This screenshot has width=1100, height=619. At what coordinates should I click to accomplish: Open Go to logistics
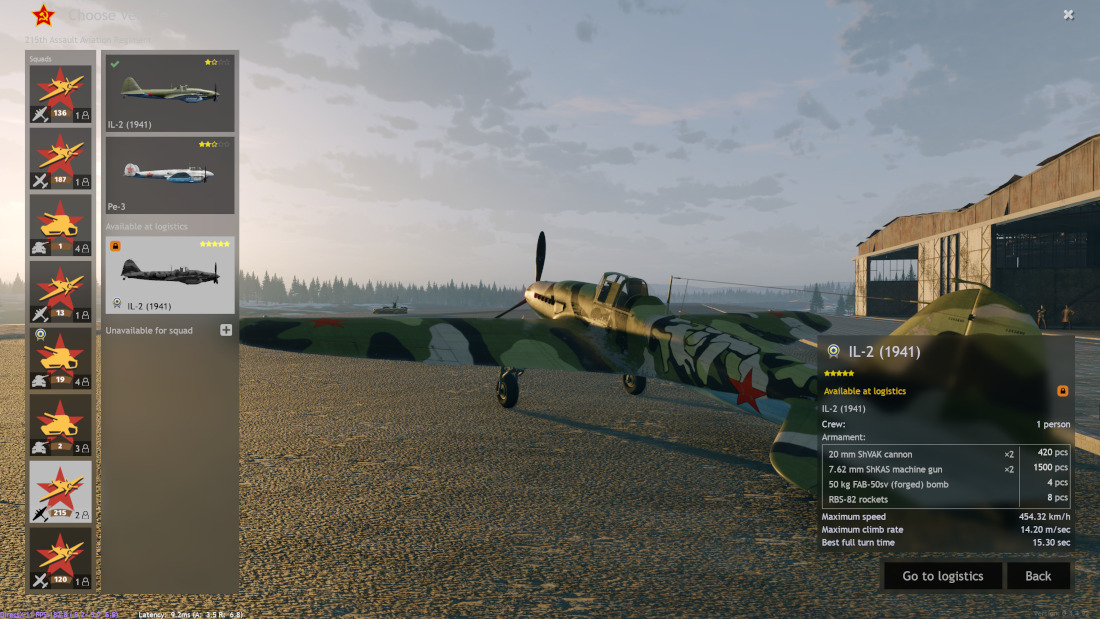[x=943, y=576]
